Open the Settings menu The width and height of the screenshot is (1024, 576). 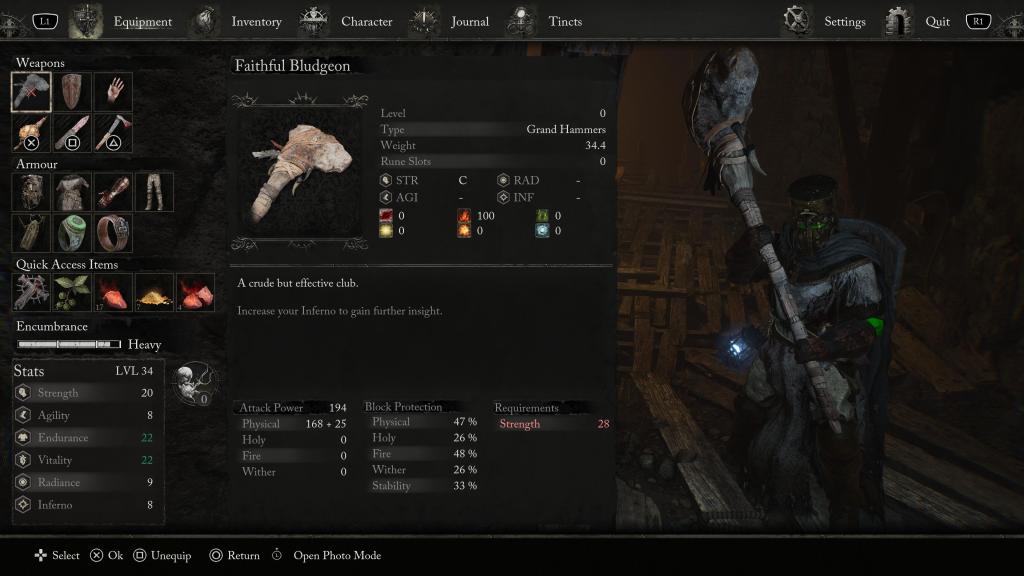point(844,21)
